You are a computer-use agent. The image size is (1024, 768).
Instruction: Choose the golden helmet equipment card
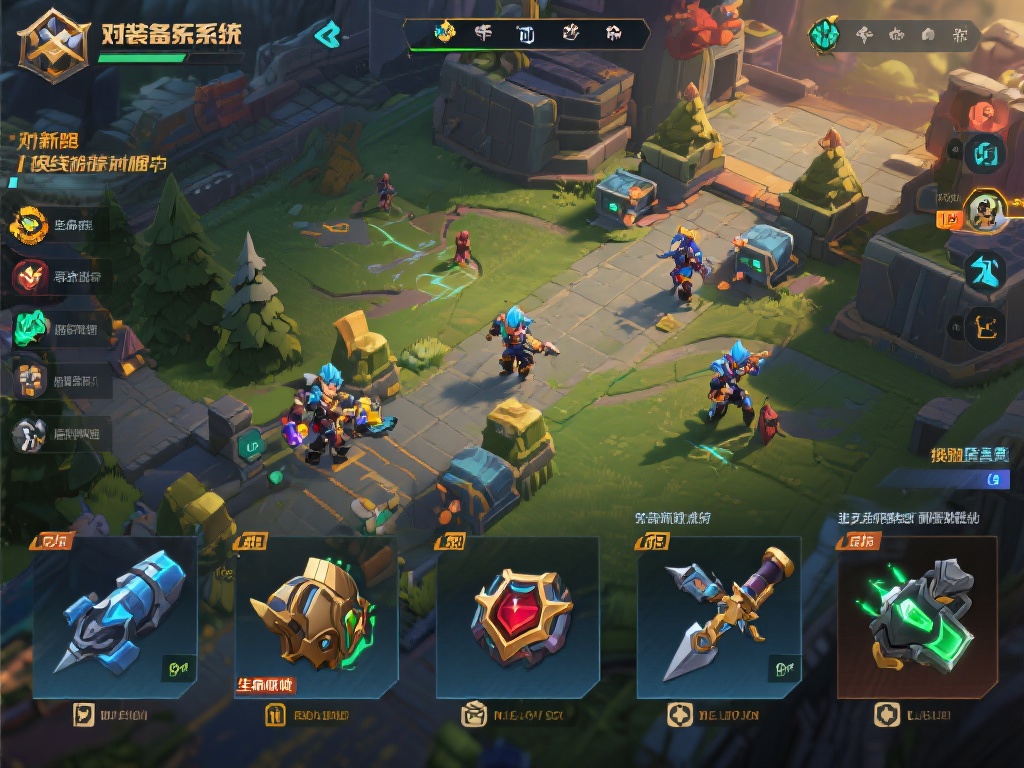coord(316,616)
